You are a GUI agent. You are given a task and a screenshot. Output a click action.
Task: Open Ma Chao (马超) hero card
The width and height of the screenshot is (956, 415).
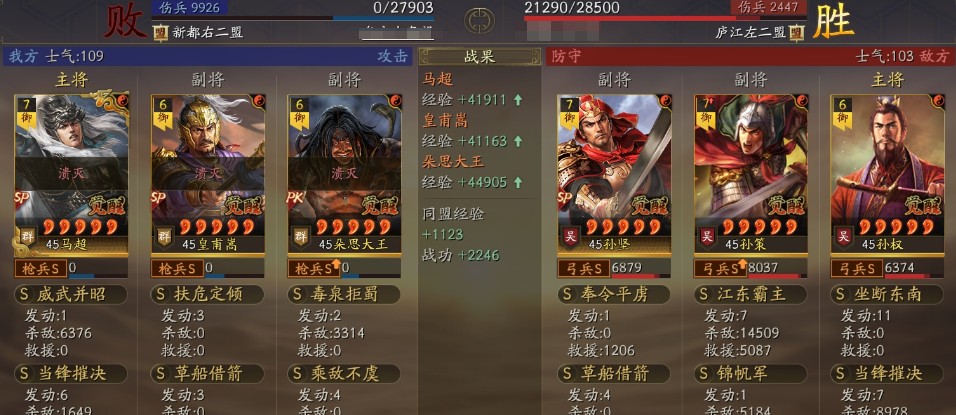coord(71,172)
